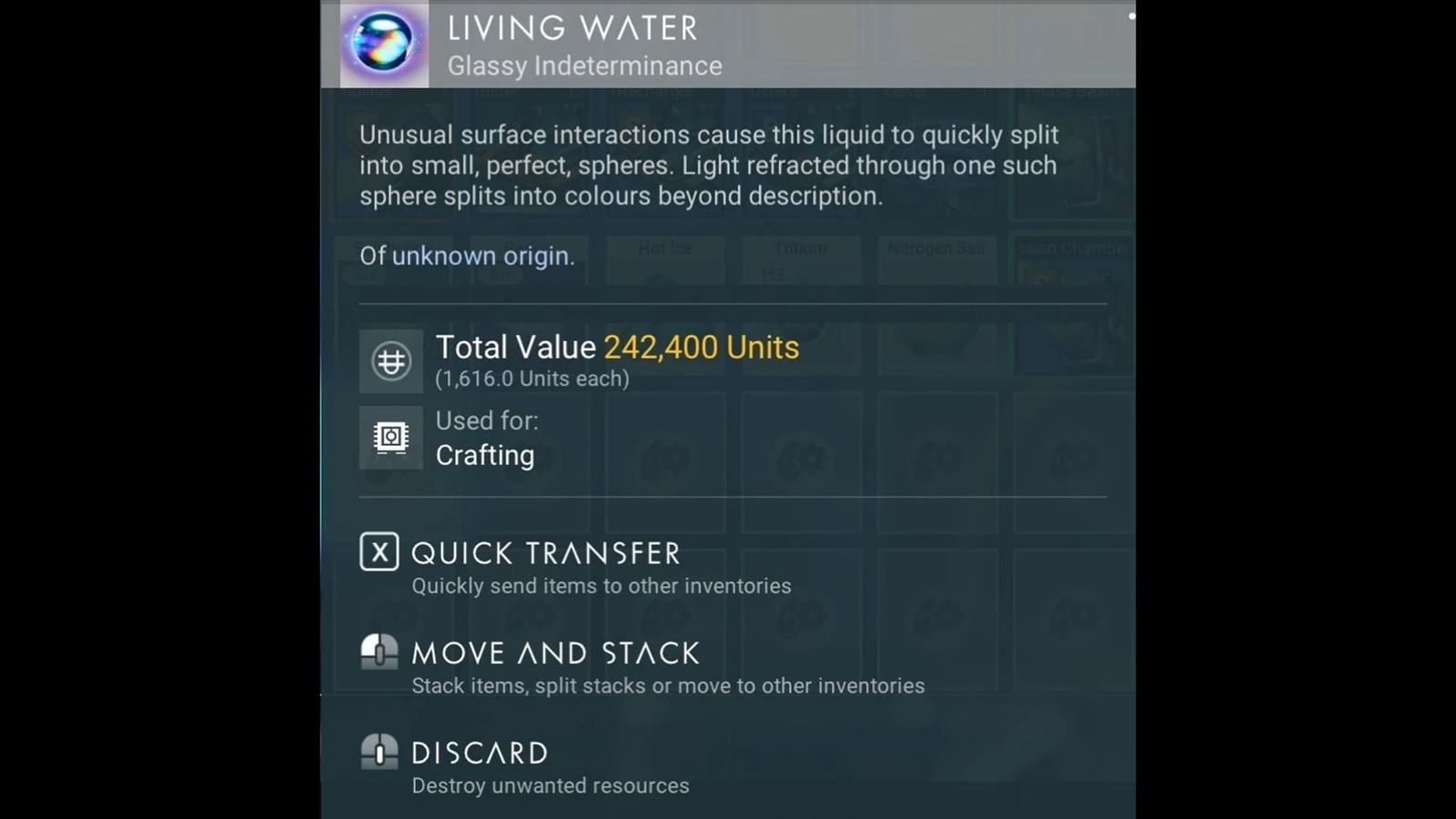Screen dimensions: 1456x819
Task: Click the Nitrogen Salt inventory slot
Action: click(936, 259)
